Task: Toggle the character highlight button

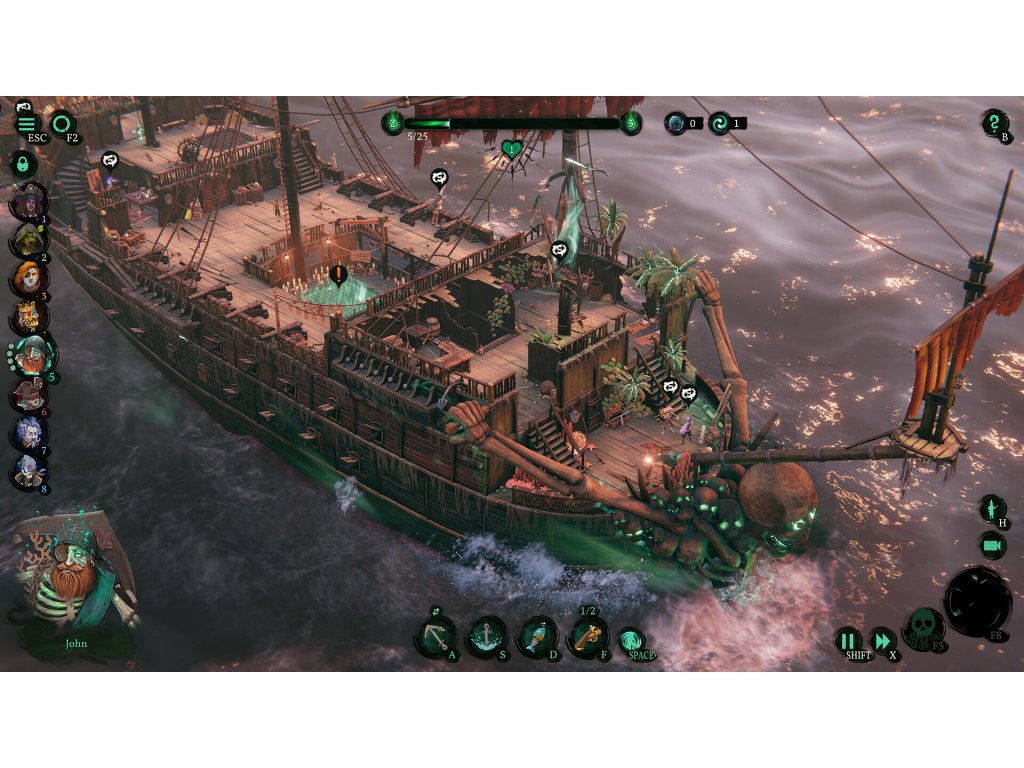Action: click(x=992, y=509)
